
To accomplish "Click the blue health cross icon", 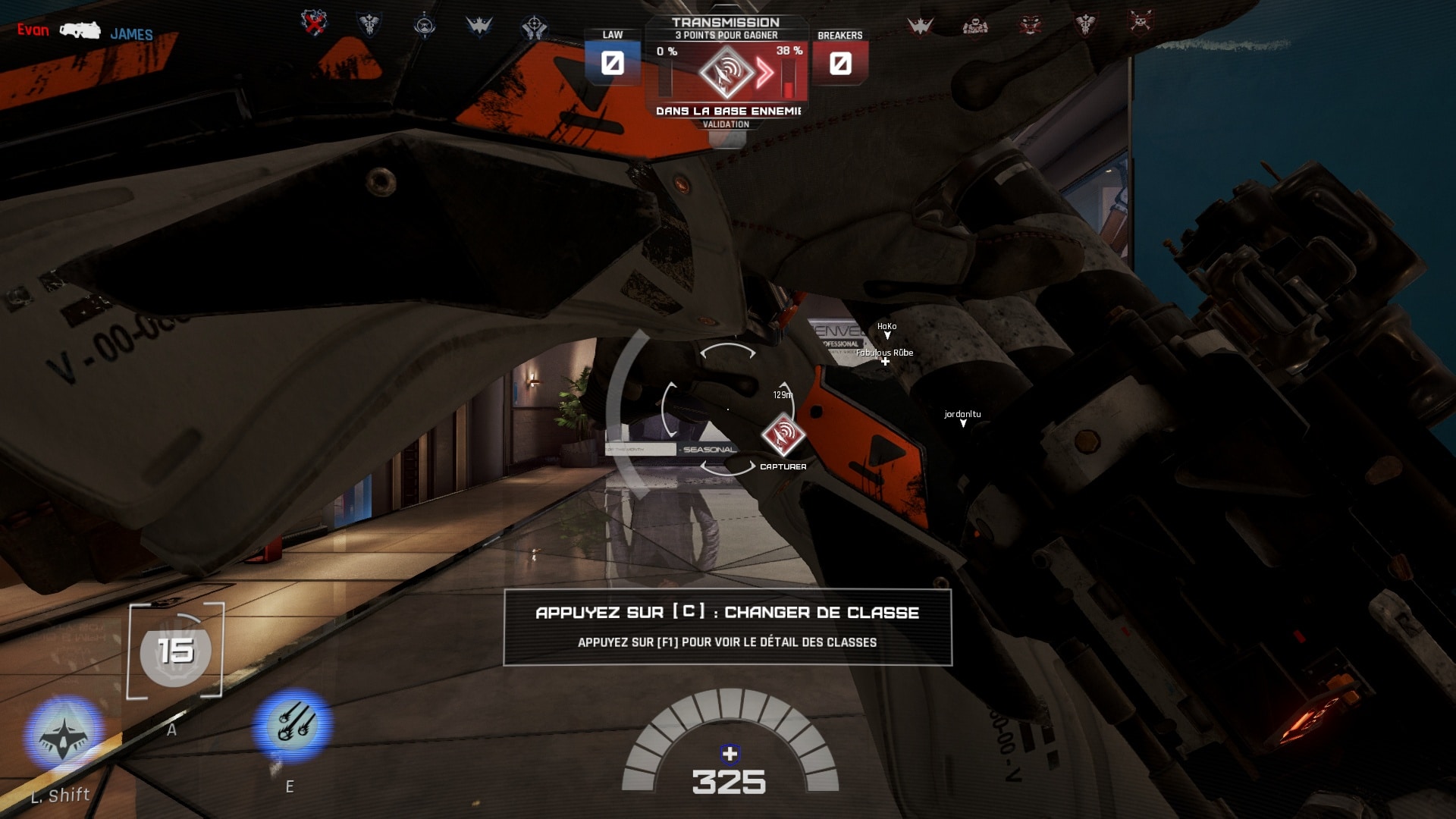I will 730,754.
